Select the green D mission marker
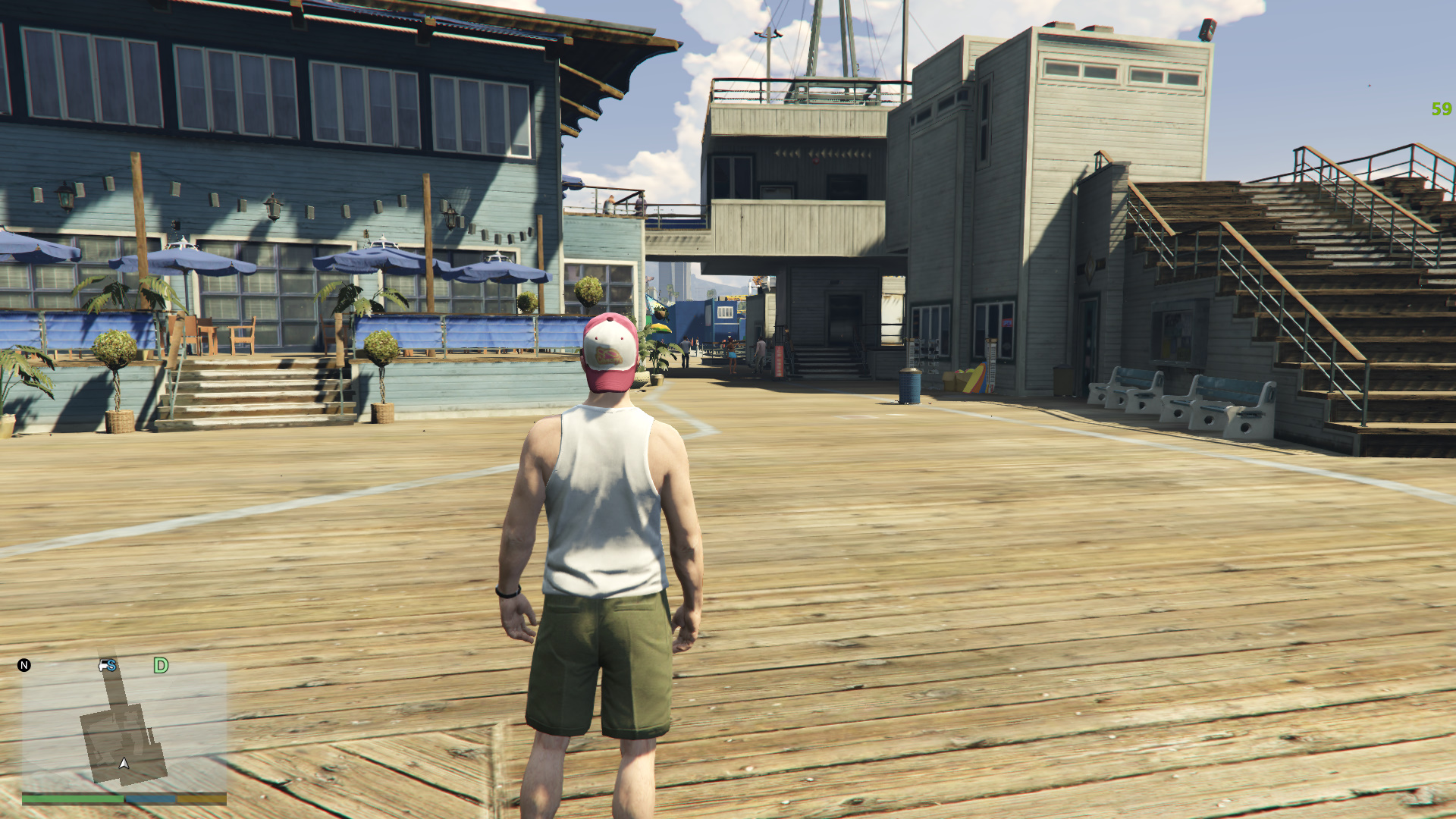1456x819 pixels. (161, 666)
